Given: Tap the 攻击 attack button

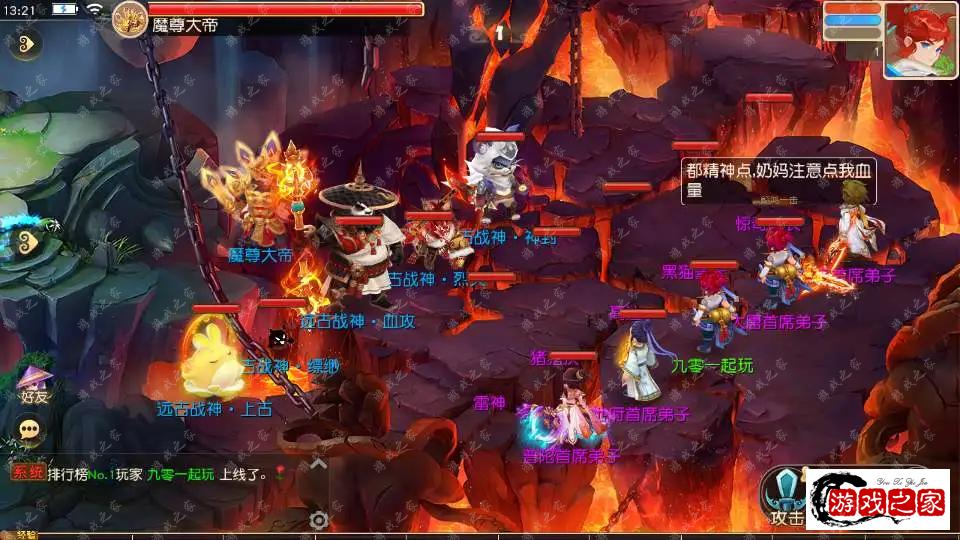Looking at the screenshot, I should tap(784, 496).
